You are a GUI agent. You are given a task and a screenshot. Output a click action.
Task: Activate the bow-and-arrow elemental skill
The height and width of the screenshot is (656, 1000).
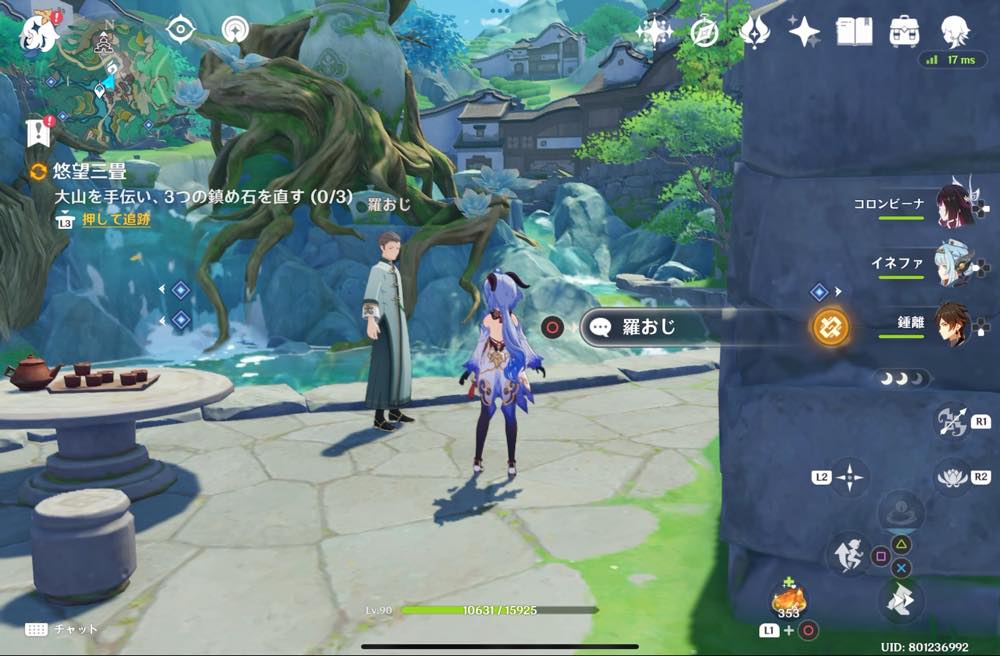(x=951, y=421)
